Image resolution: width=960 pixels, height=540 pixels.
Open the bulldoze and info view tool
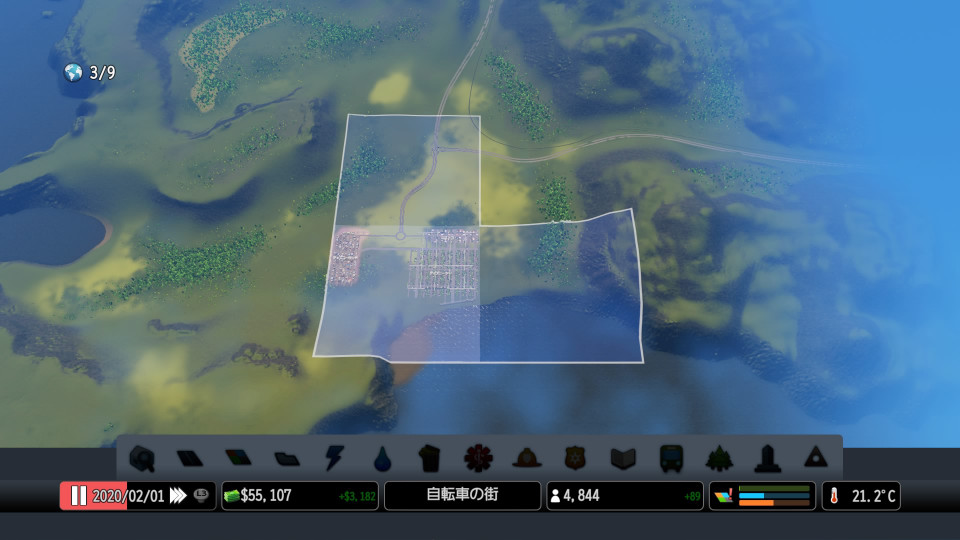click(x=141, y=458)
